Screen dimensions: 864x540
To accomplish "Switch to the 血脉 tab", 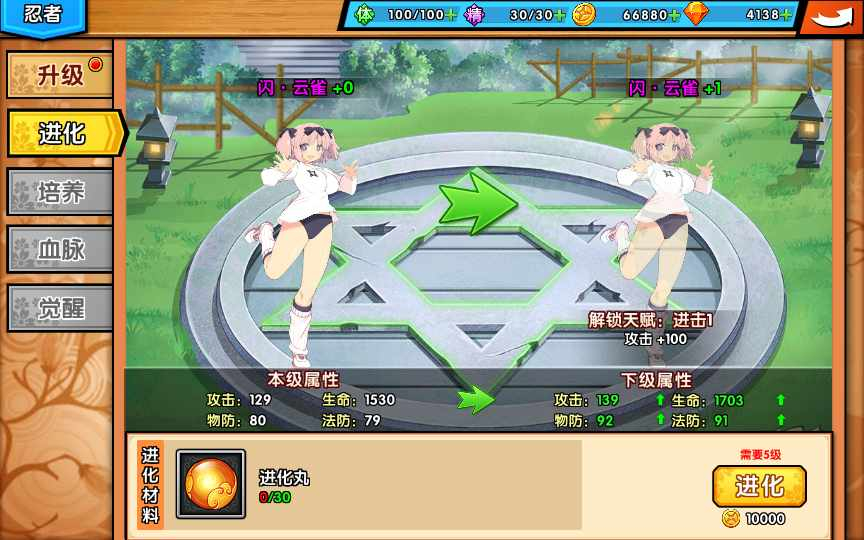I will pyautogui.click(x=60, y=249).
